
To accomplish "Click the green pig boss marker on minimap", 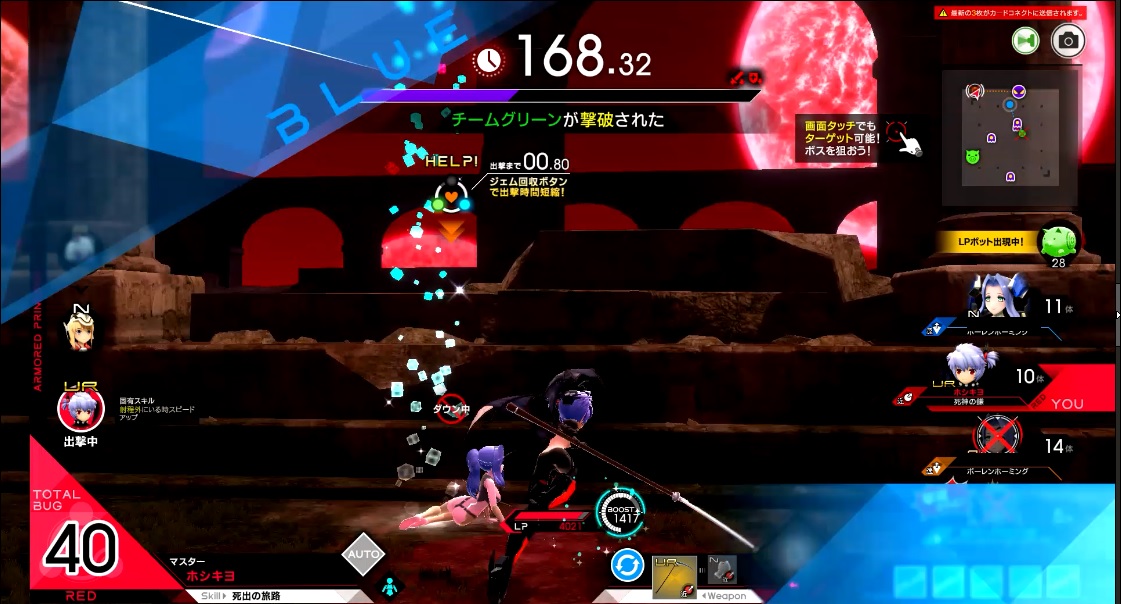I will click(971, 157).
